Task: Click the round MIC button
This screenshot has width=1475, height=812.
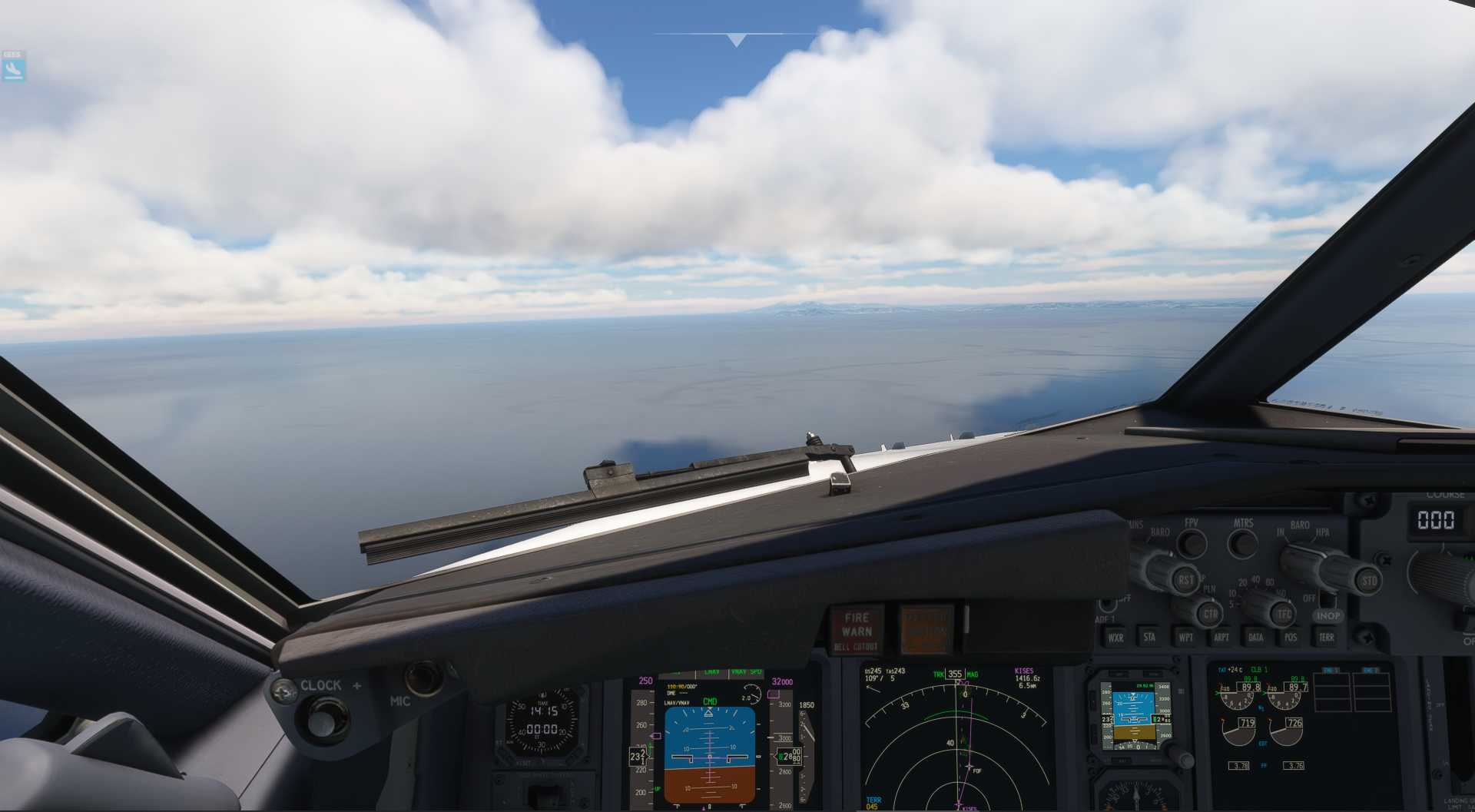Action: (x=423, y=678)
